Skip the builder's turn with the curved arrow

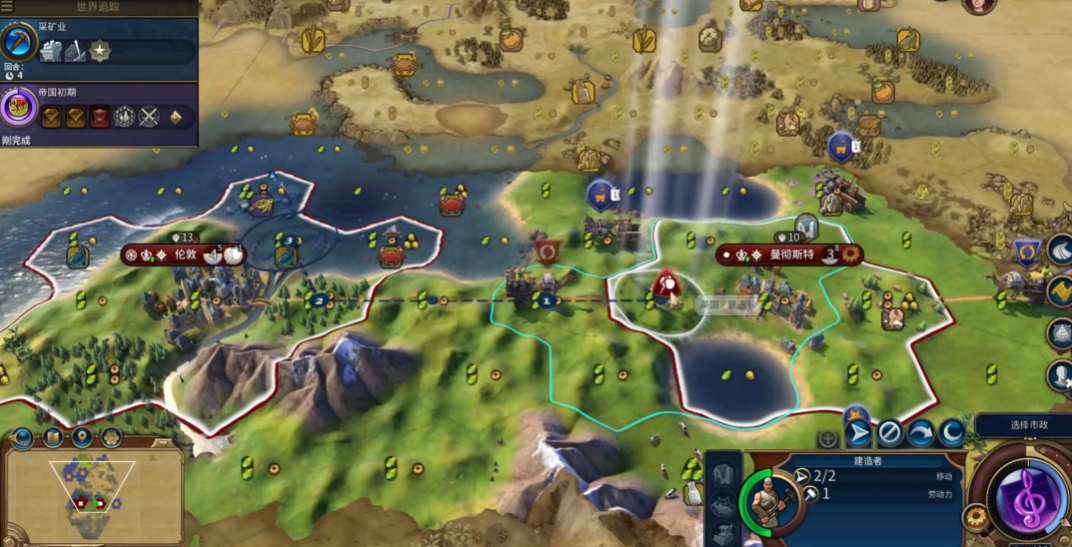pyautogui.click(x=920, y=435)
